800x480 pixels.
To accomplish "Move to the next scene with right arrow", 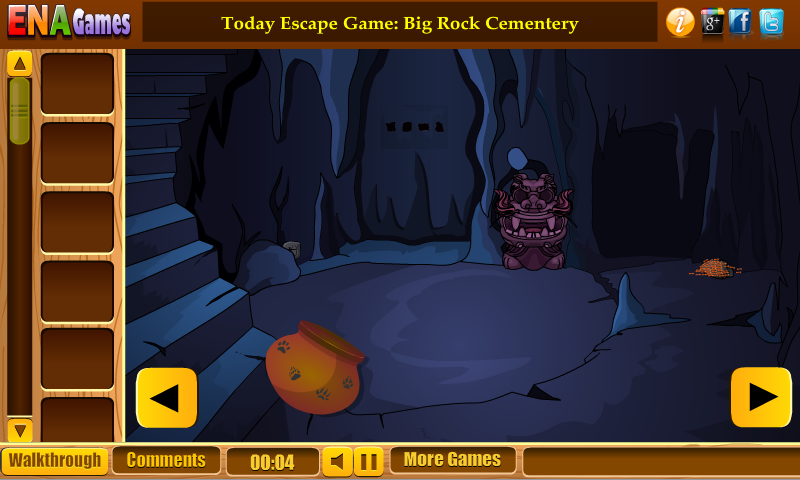I will coord(761,398).
